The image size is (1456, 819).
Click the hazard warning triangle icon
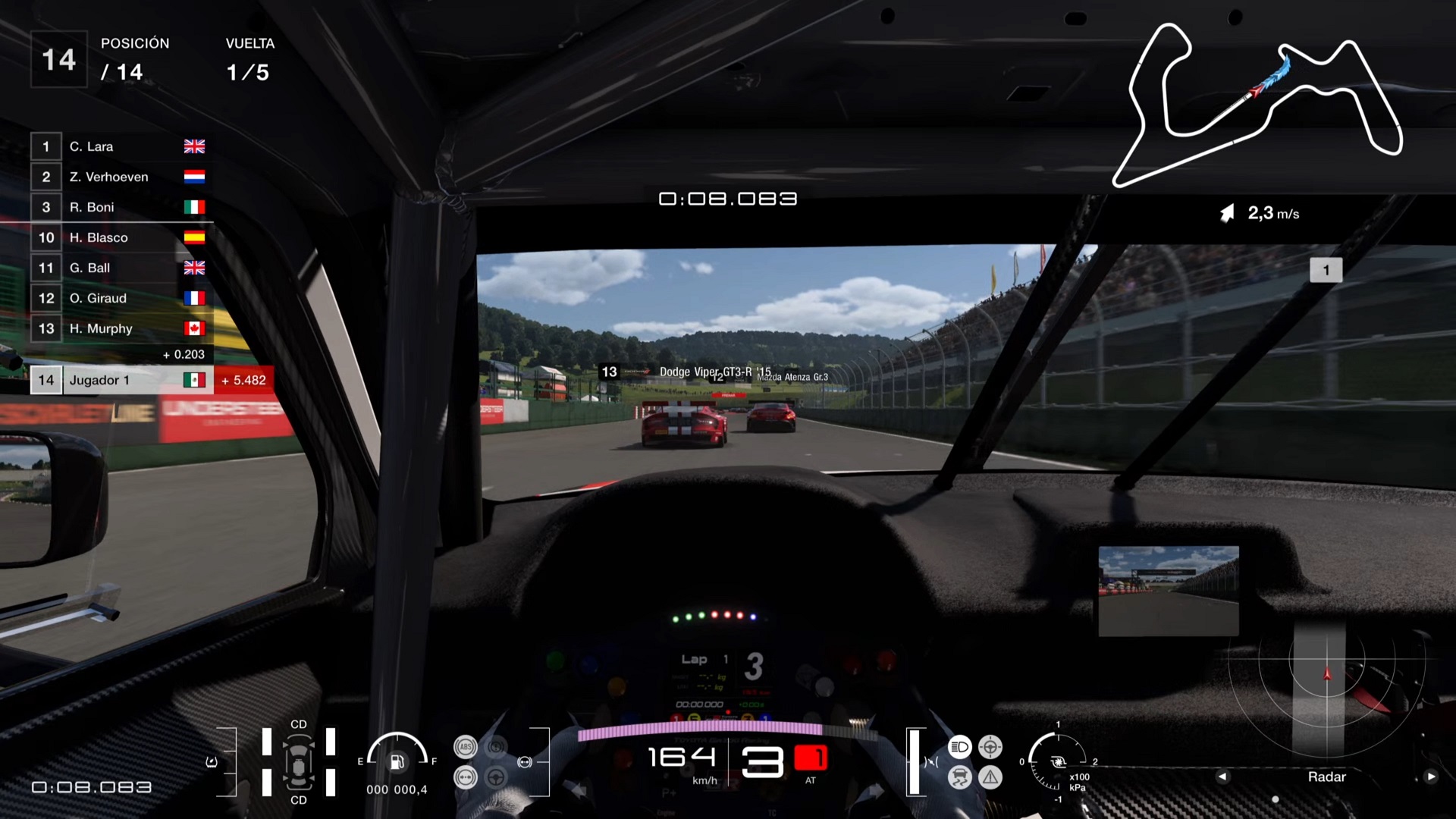pos(990,778)
